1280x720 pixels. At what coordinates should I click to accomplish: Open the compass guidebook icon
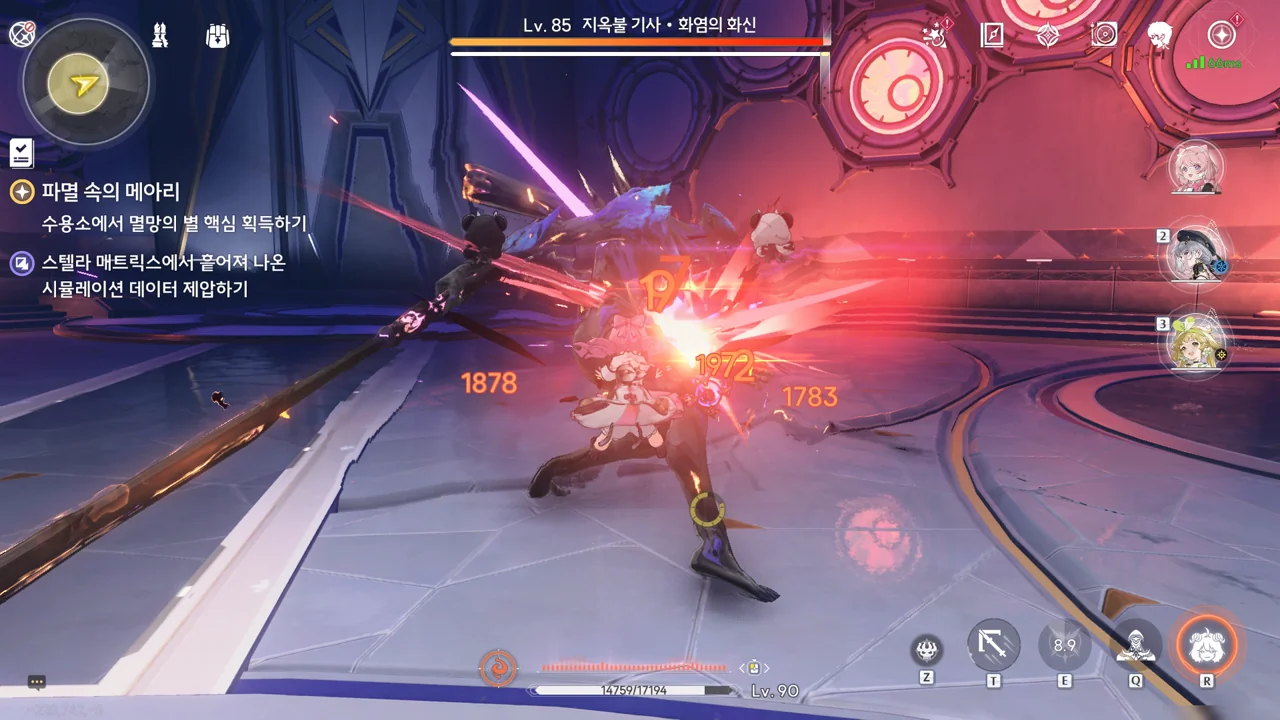pyautogui.click(x=992, y=36)
